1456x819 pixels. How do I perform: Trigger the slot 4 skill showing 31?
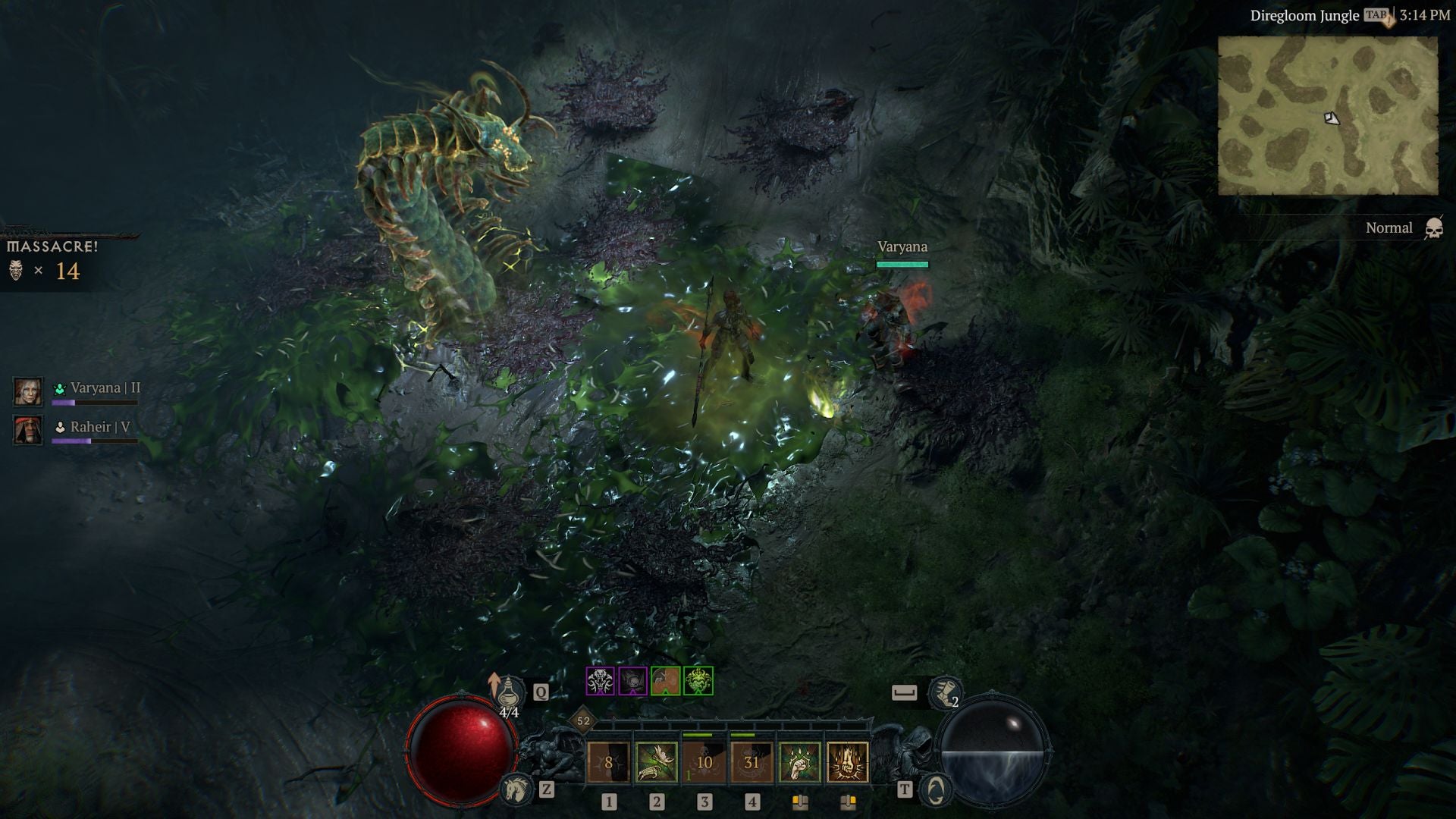tap(751, 763)
